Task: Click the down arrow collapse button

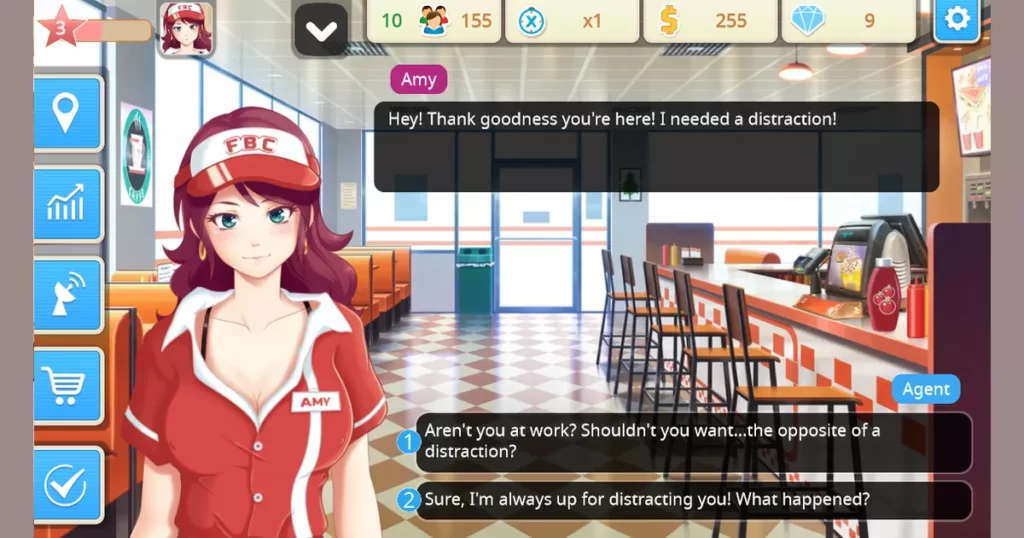Action: (x=321, y=30)
